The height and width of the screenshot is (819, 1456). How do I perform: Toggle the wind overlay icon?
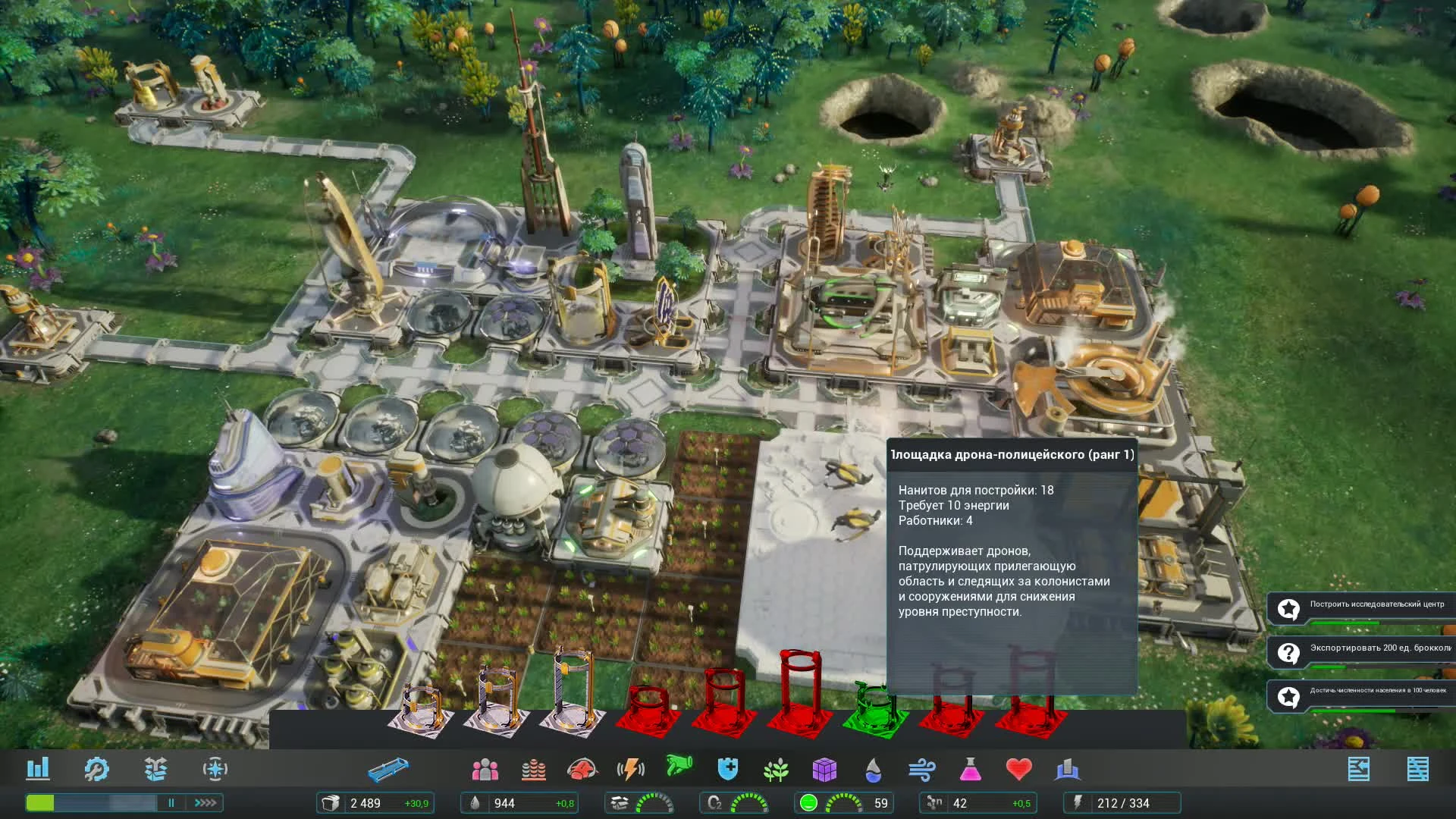[x=923, y=769]
